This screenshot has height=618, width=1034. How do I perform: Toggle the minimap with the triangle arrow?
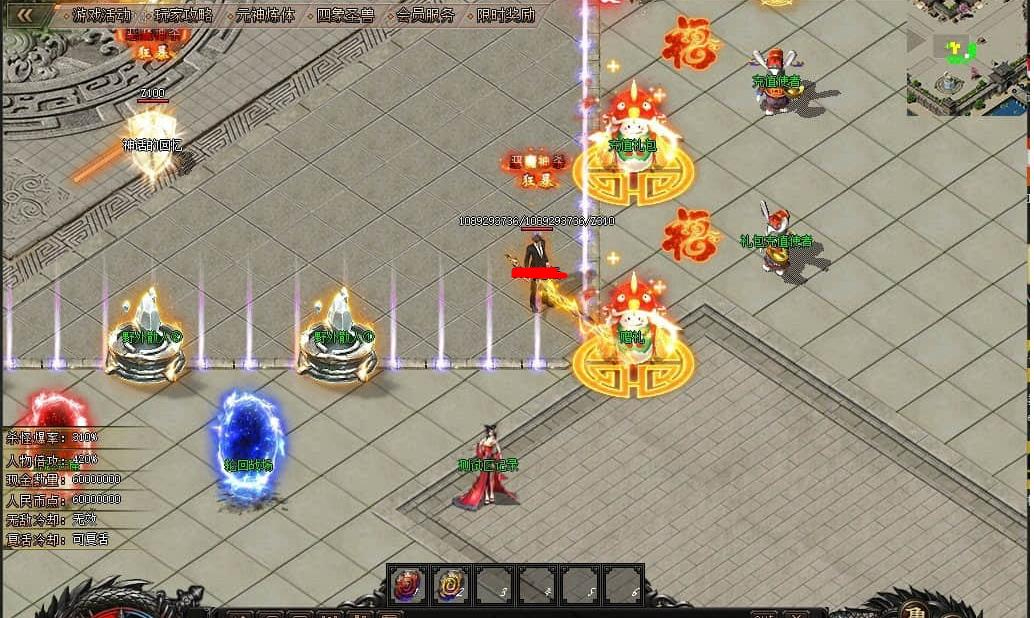[915, 40]
